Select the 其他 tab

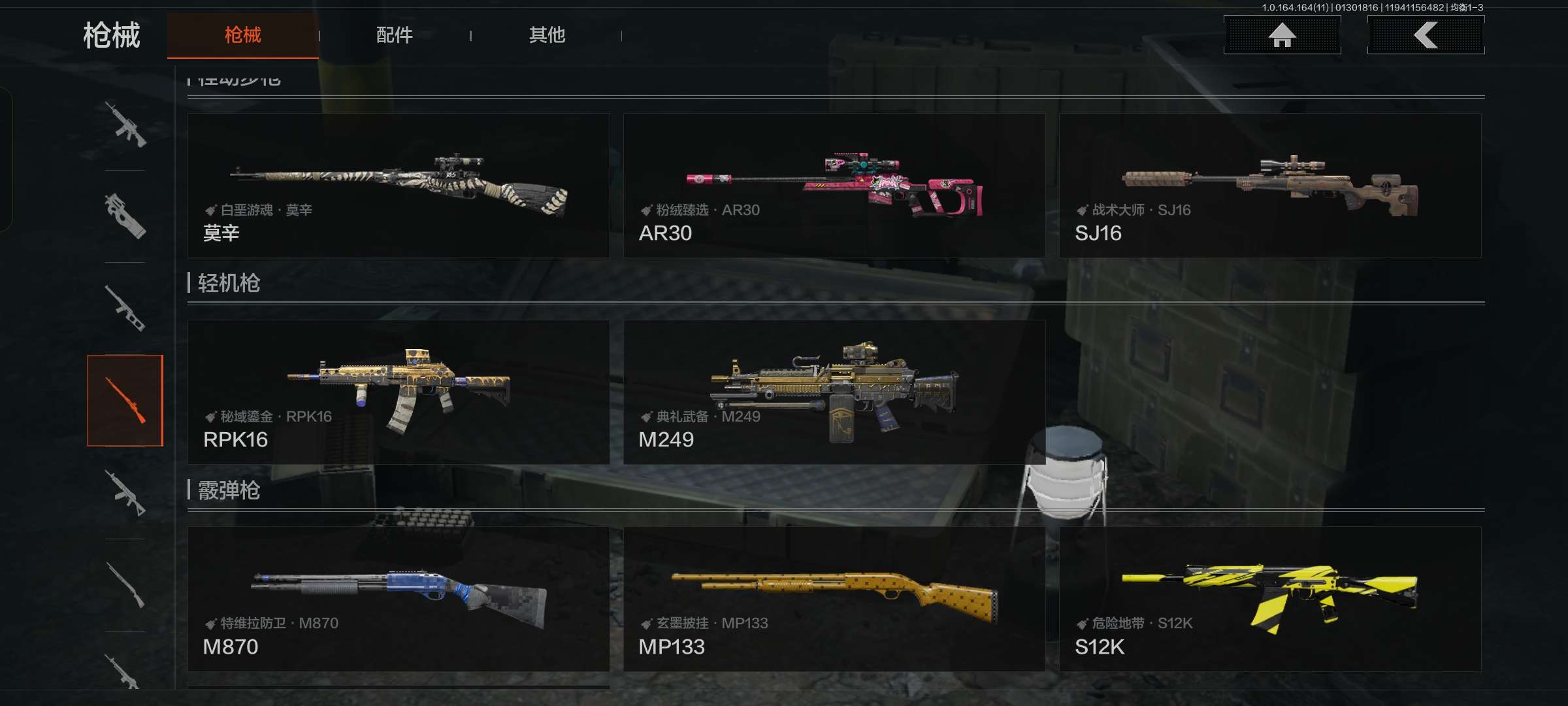(x=547, y=35)
